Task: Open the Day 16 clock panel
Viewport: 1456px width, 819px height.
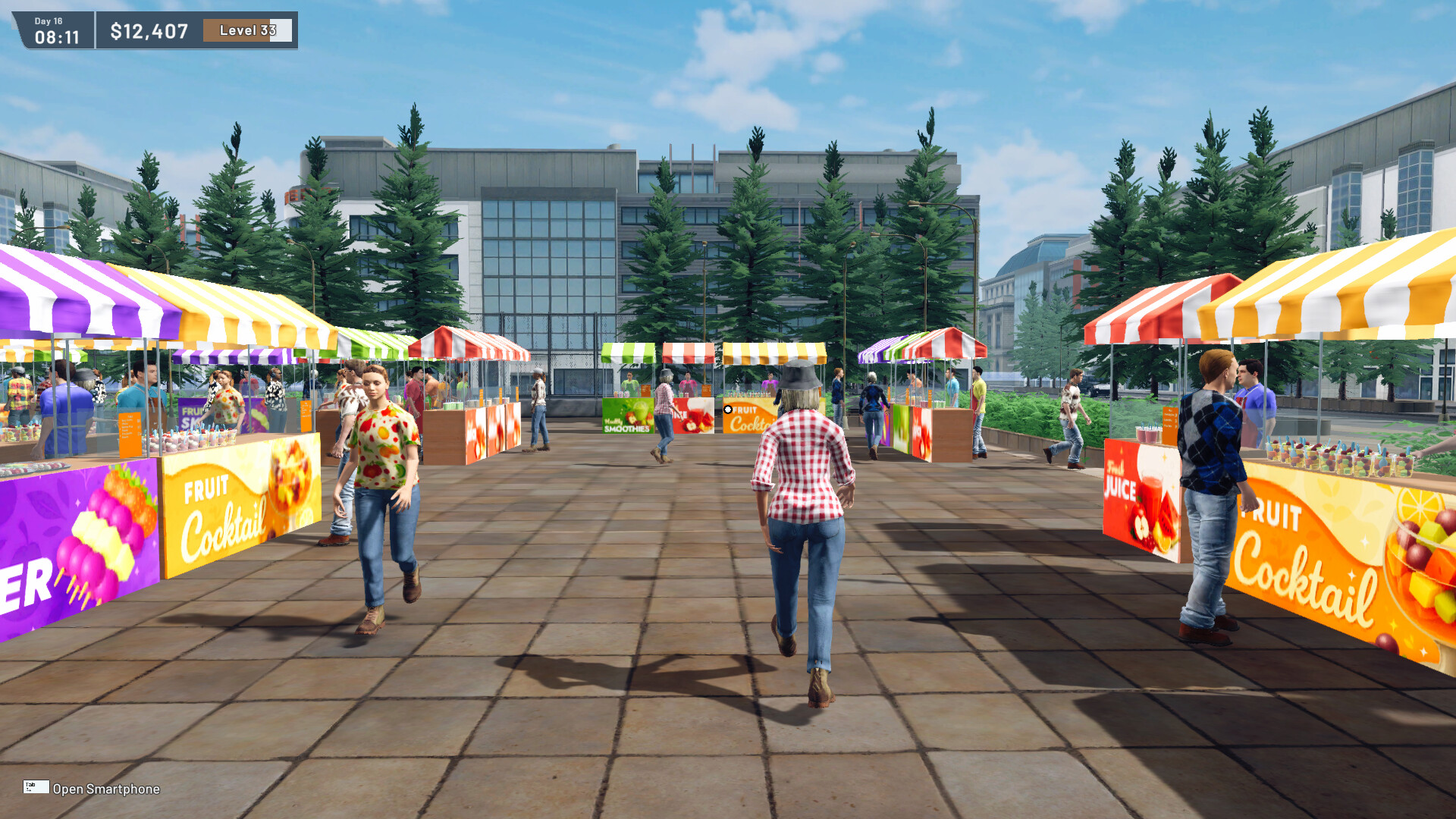Action: point(55,26)
